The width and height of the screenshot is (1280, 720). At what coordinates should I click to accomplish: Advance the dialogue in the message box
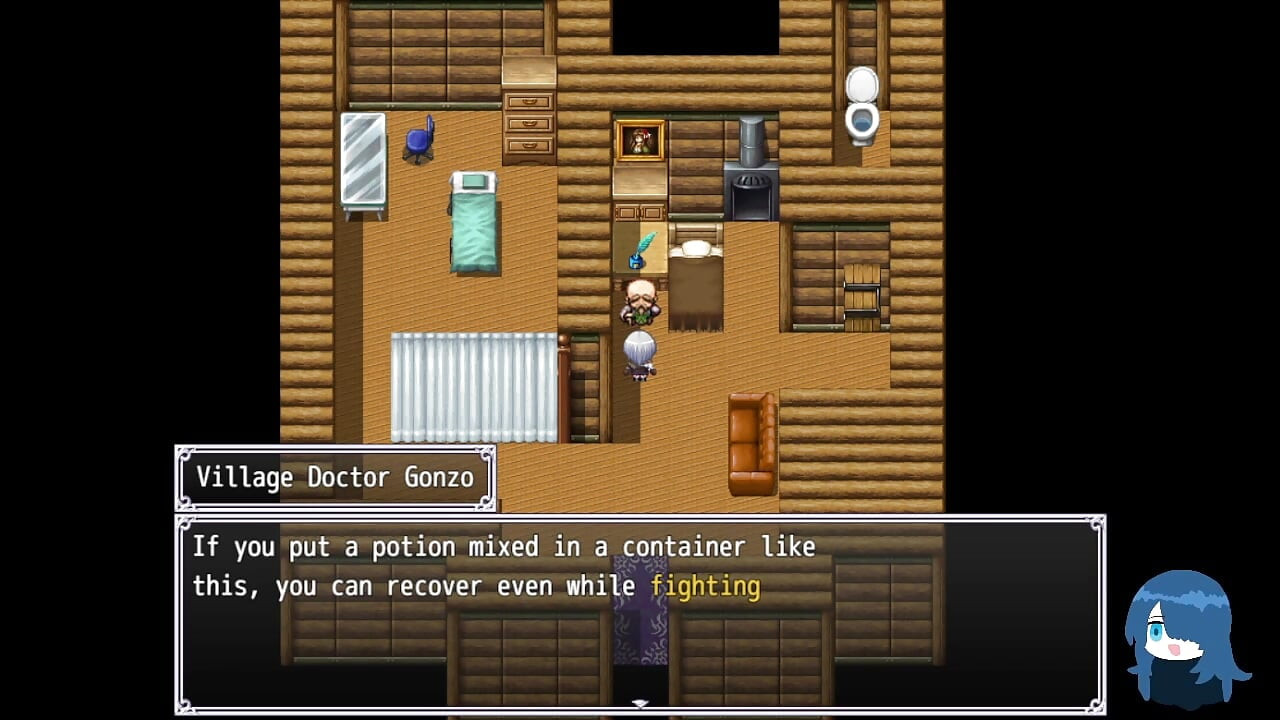click(640, 612)
